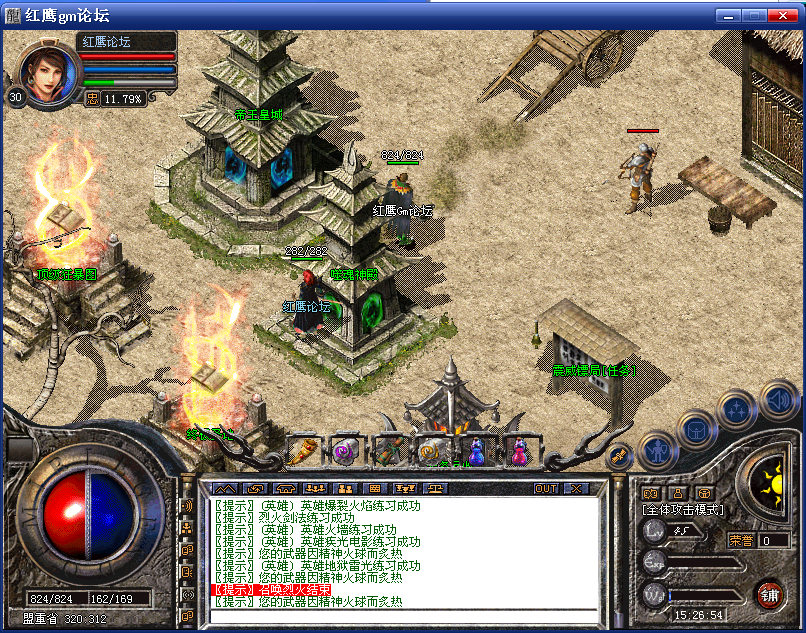The height and width of the screenshot is (633, 806).
Task: Use the orange swirl scroll in the belt
Action: (x=432, y=452)
